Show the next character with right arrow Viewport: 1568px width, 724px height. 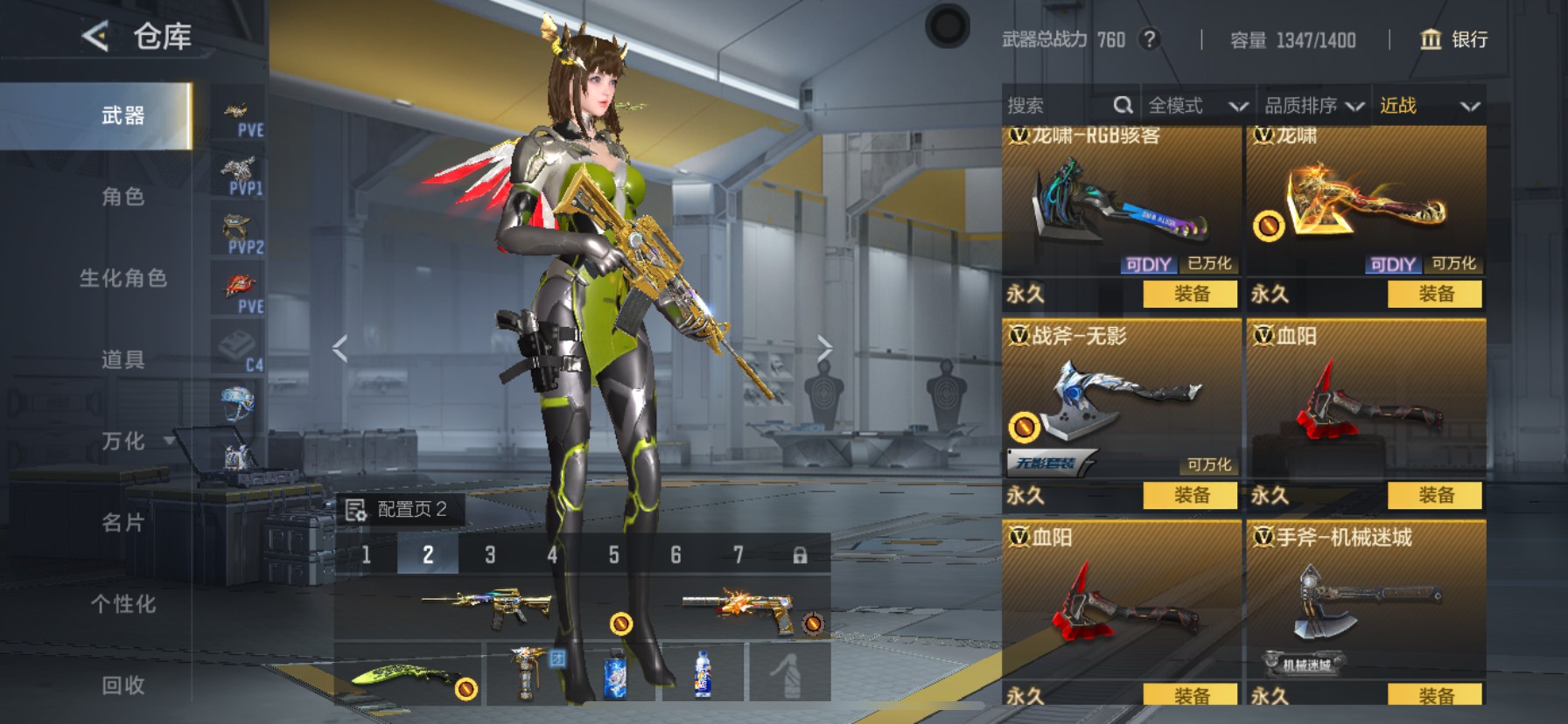pos(824,349)
